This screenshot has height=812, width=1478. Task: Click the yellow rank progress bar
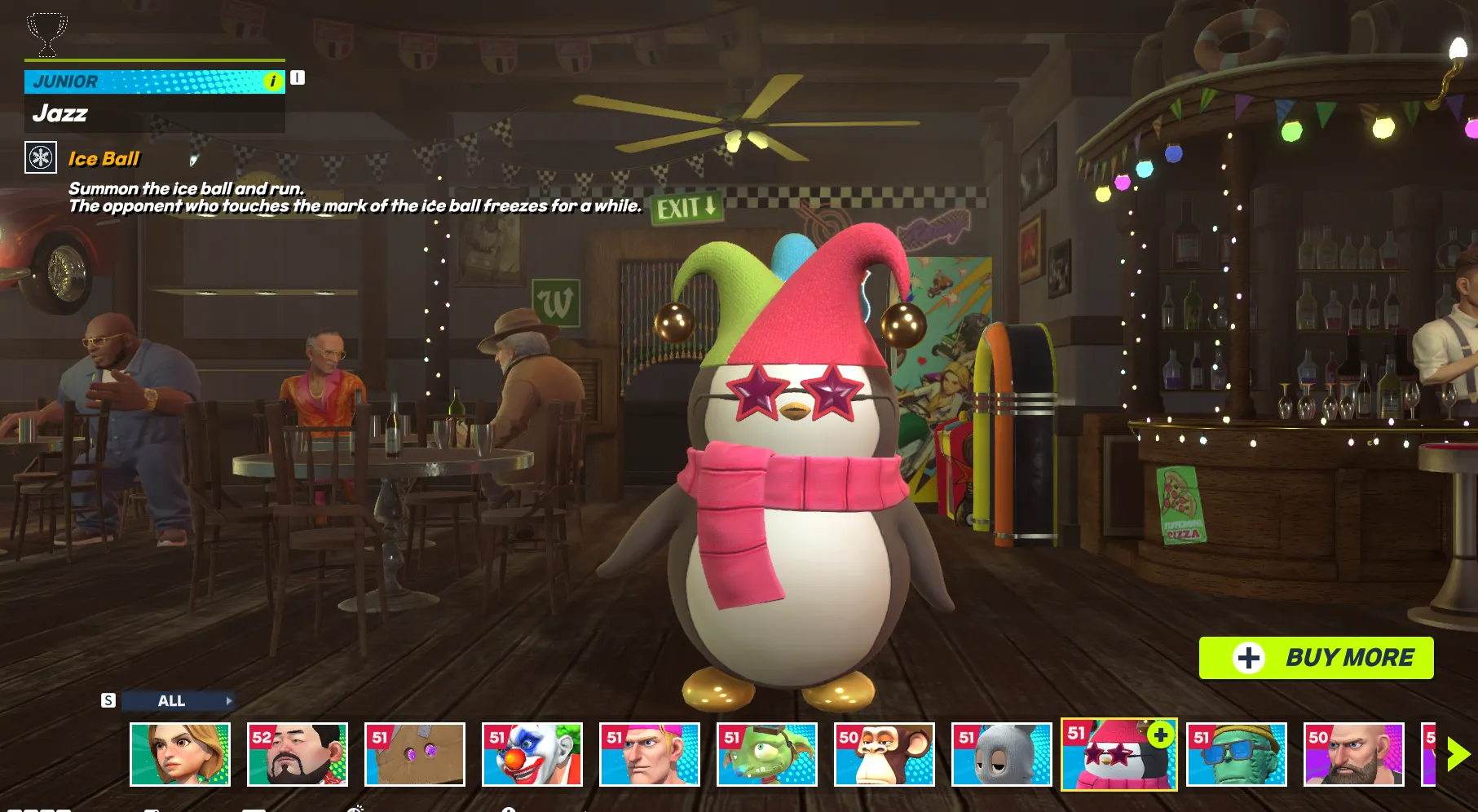coord(155,61)
